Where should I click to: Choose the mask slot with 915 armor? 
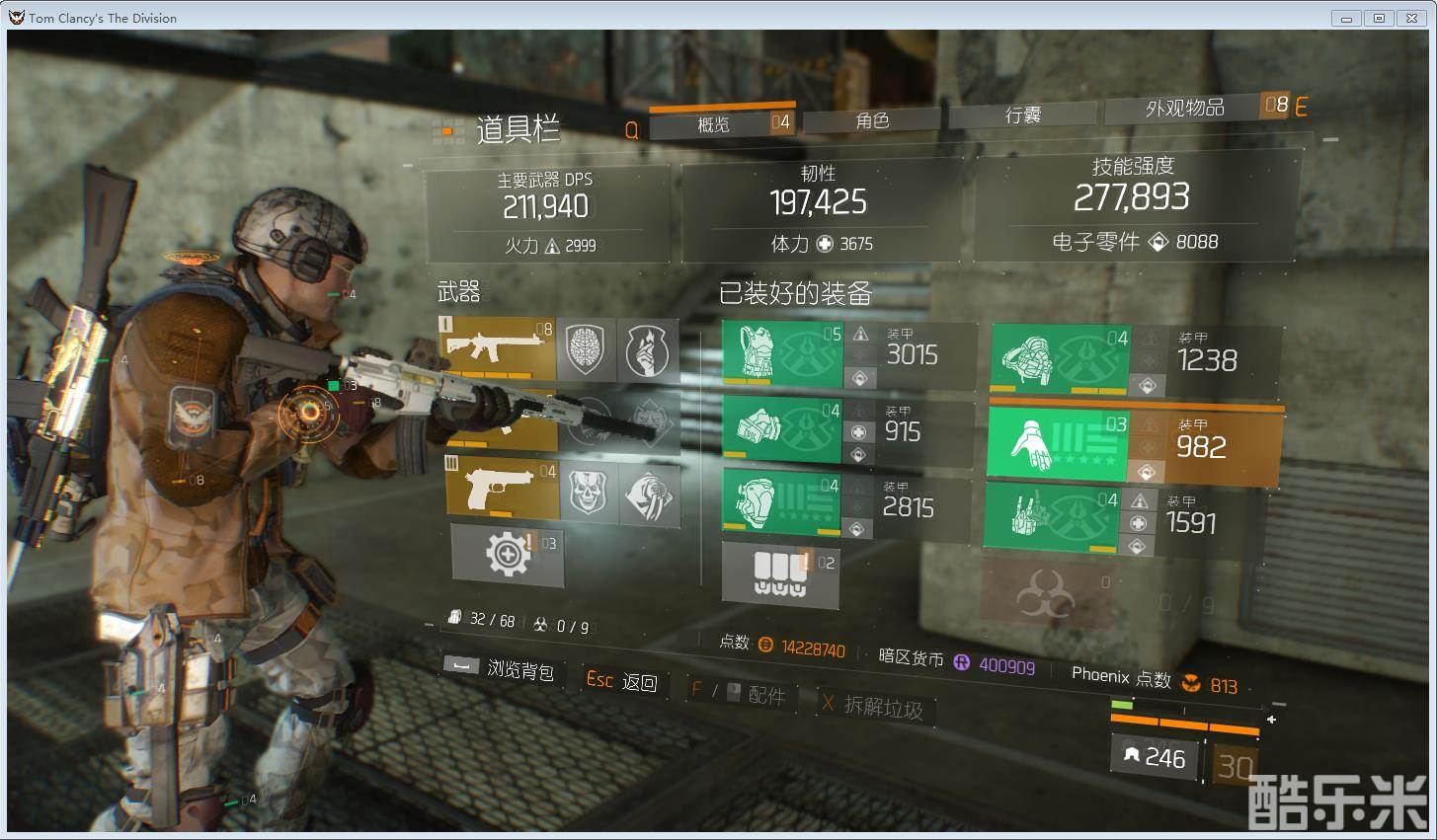782,428
